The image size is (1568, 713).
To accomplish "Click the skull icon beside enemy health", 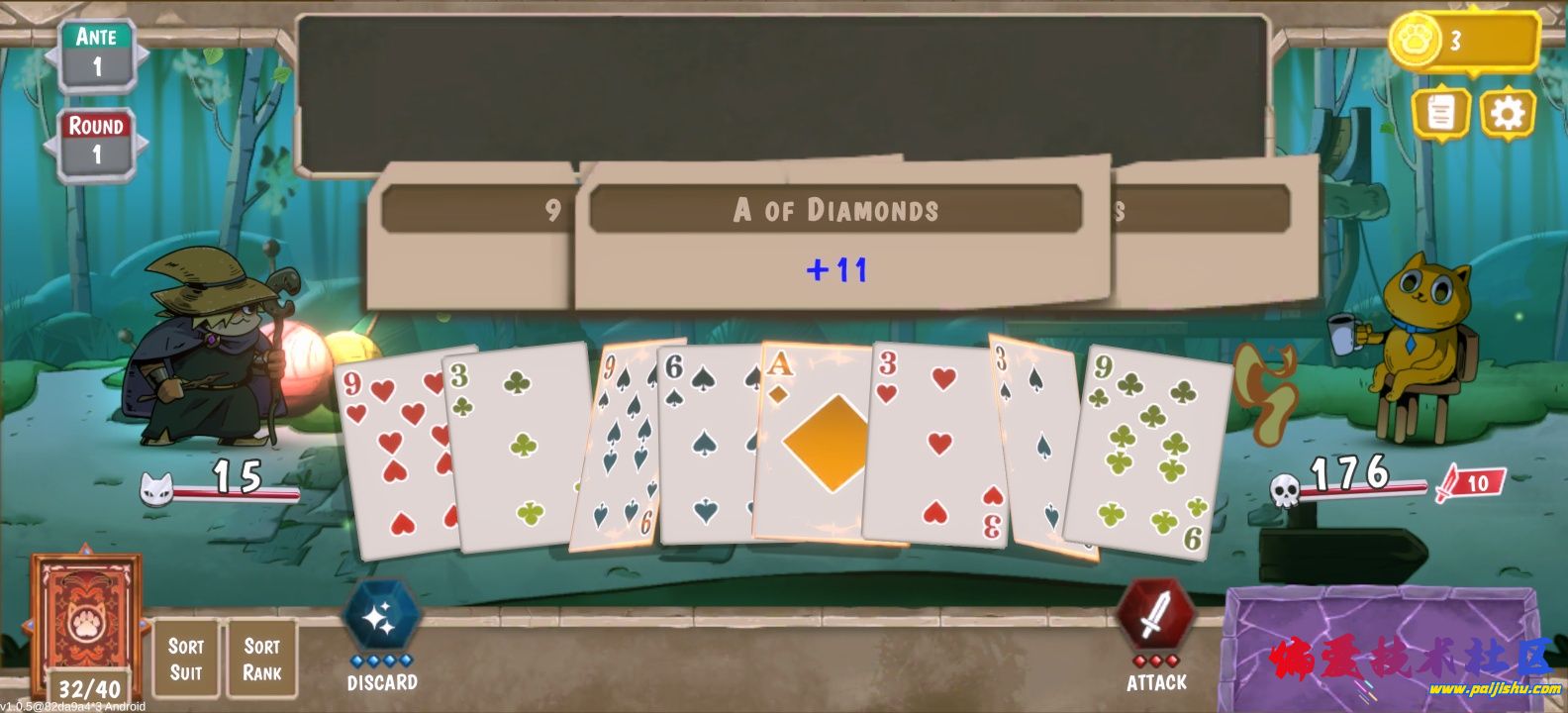I will (1283, 487).
